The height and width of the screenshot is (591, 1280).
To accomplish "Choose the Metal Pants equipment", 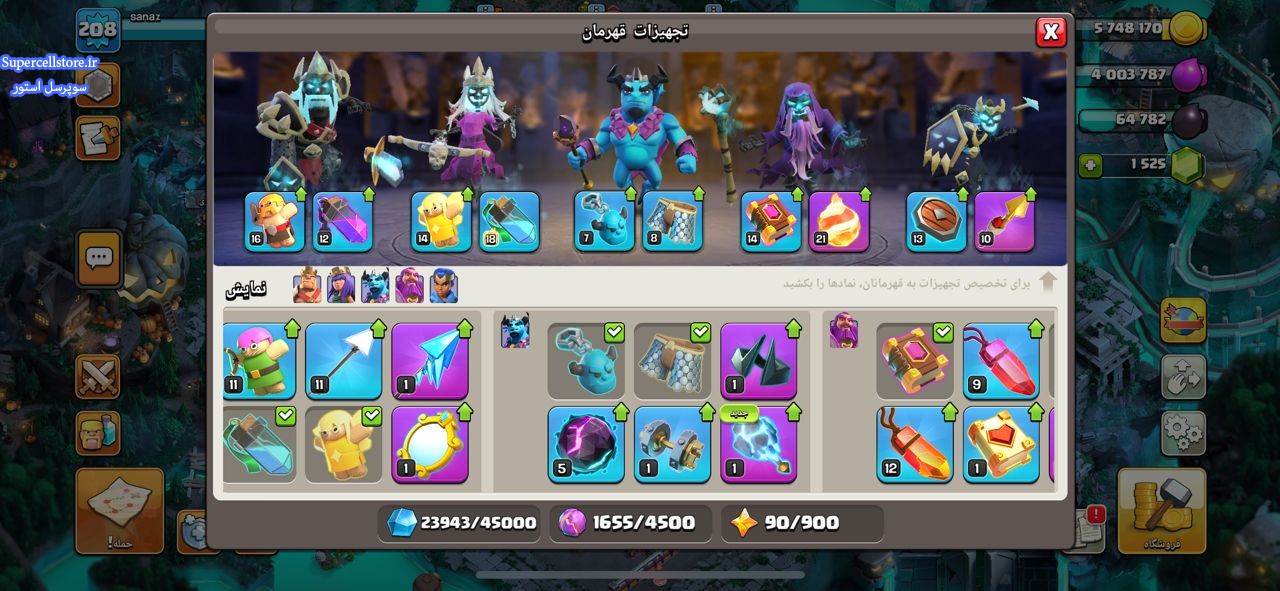I will click(x=672, y=361).
